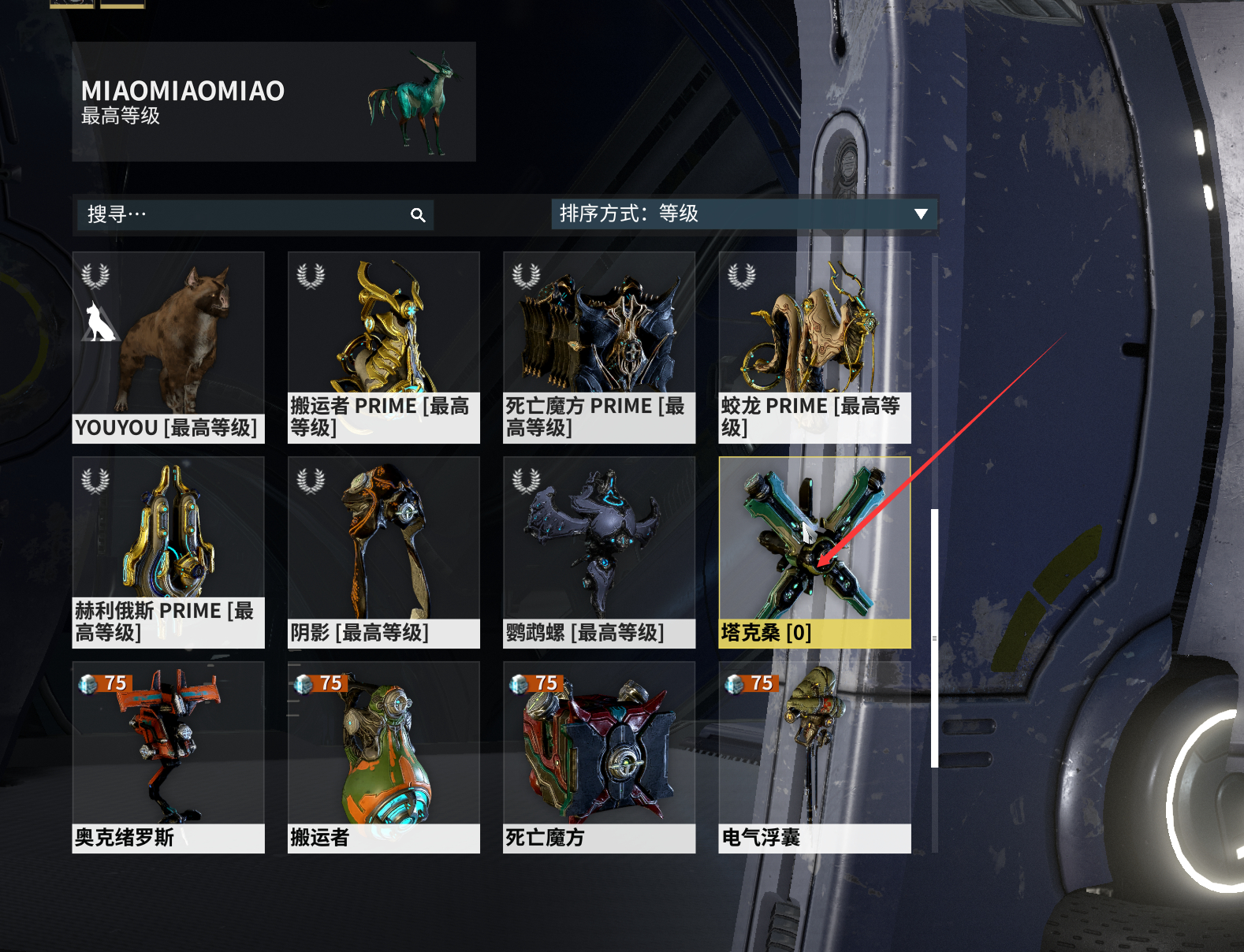Click the magnifier icon in the search bar
This screenshot has height=952, width=1244.
tap(418, 214)
